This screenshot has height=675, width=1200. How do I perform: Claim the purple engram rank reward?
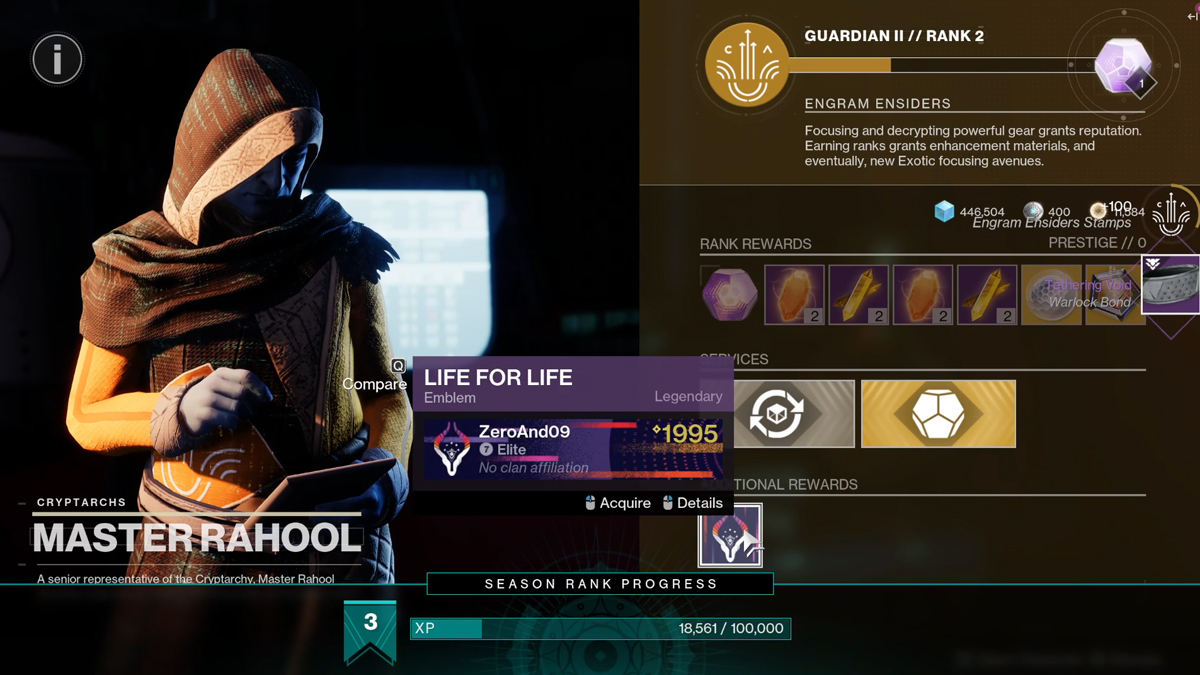[729, 295]
